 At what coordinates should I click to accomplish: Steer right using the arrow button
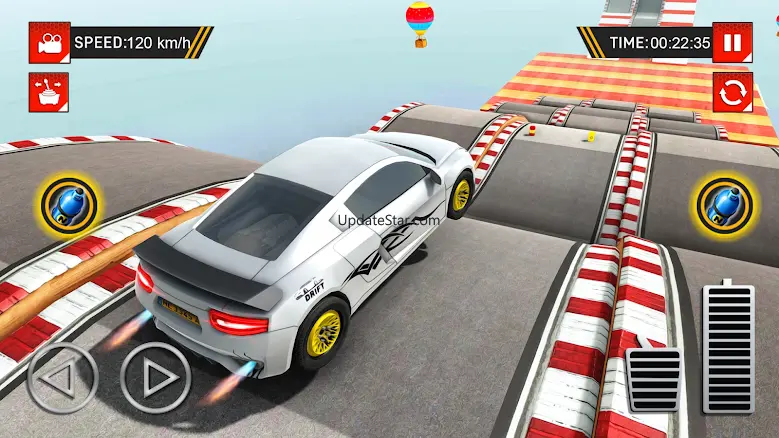(155, 380)
